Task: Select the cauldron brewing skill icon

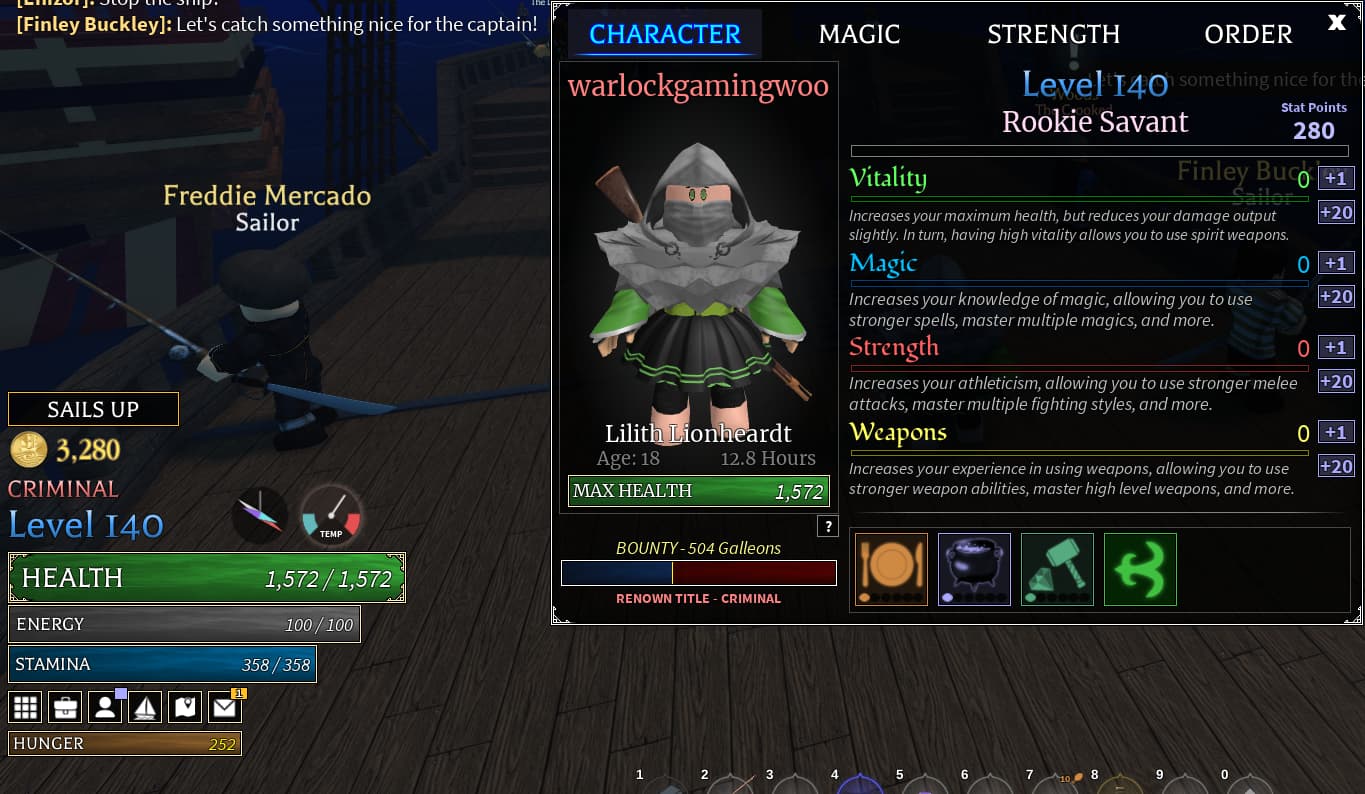Action: (974, 568)
